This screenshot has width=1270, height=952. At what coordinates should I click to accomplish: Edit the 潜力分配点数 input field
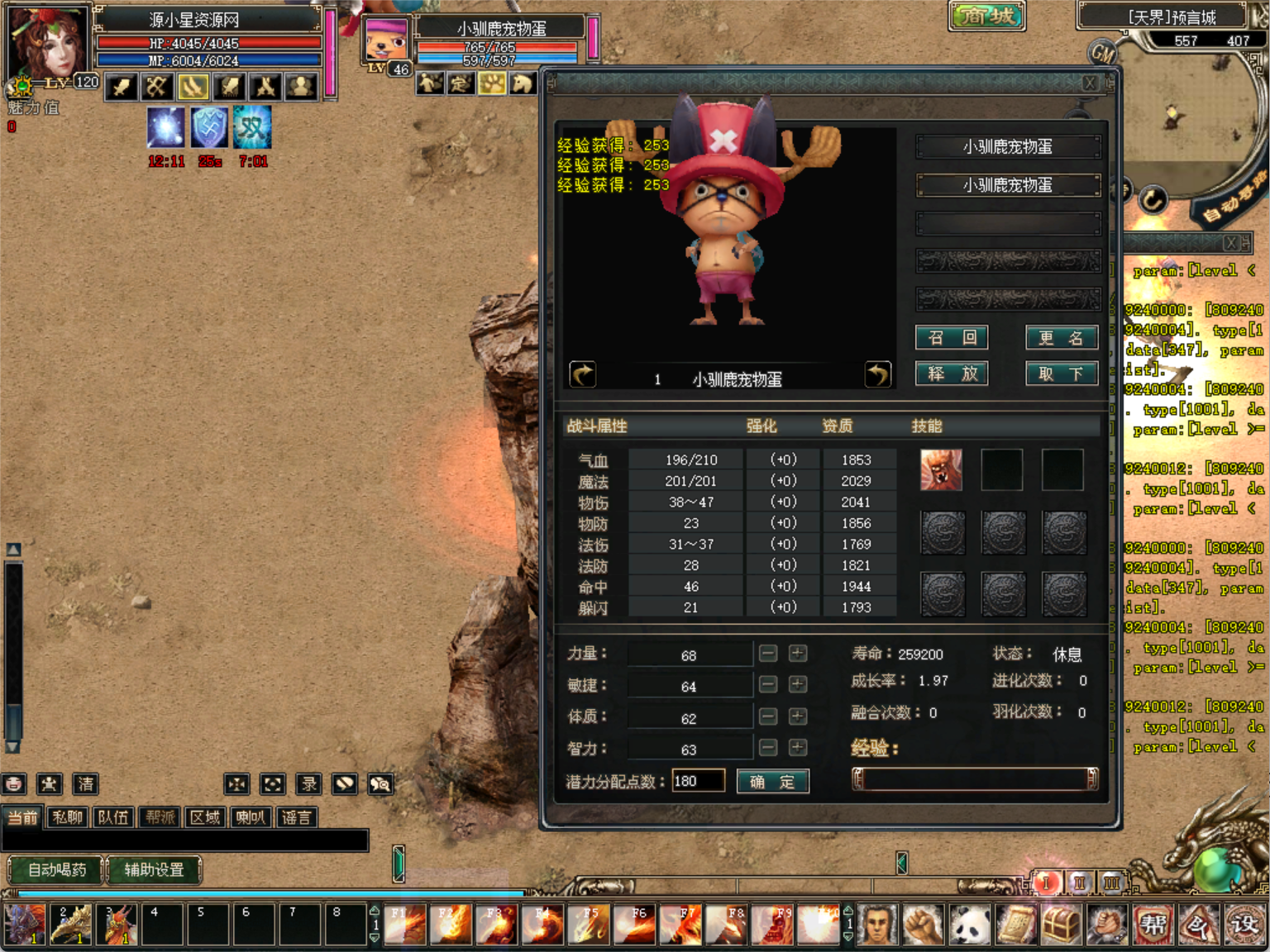(x=698, y=781)
